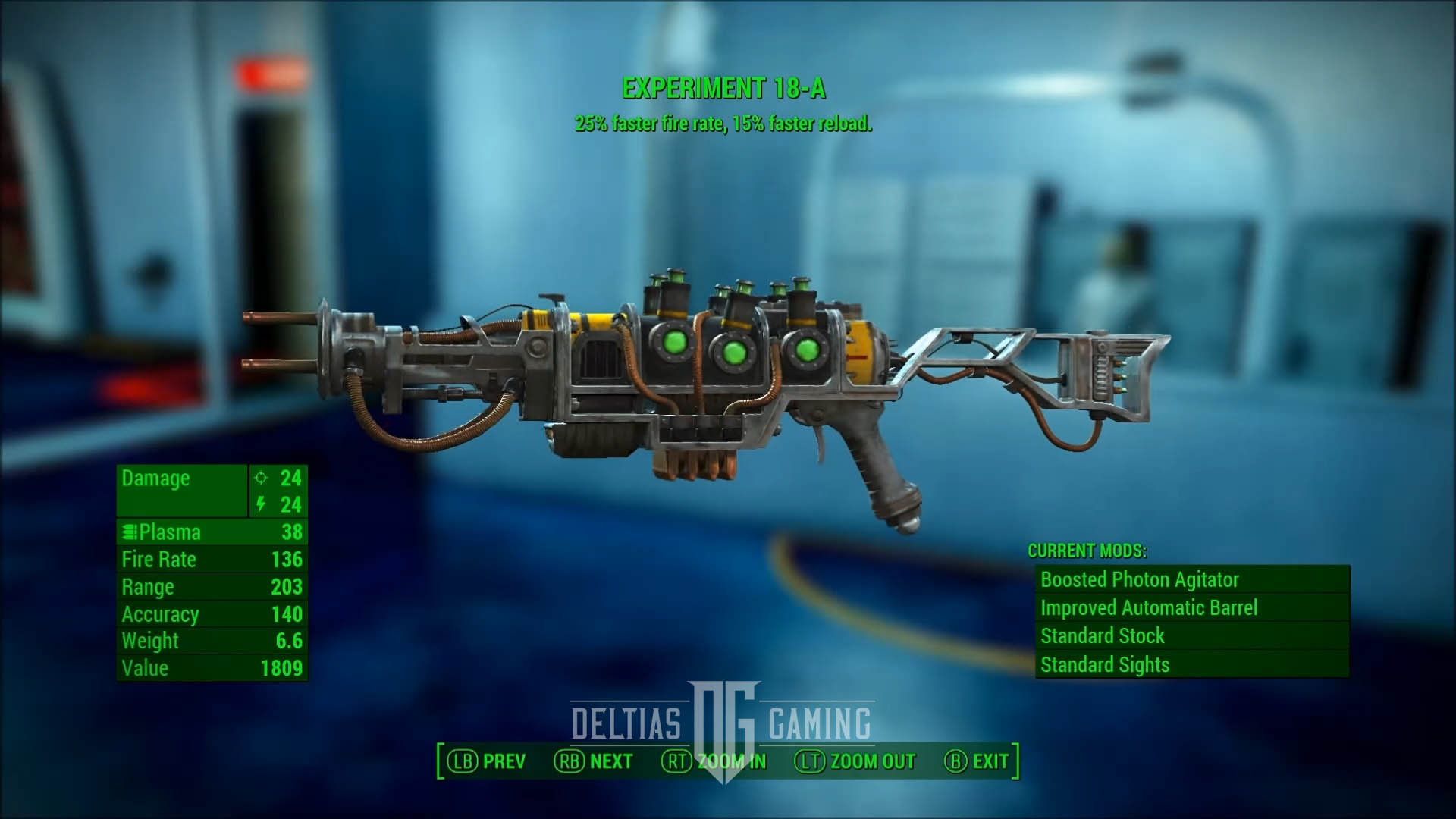Click the Standard Sights mod entry

(1106, 664)
